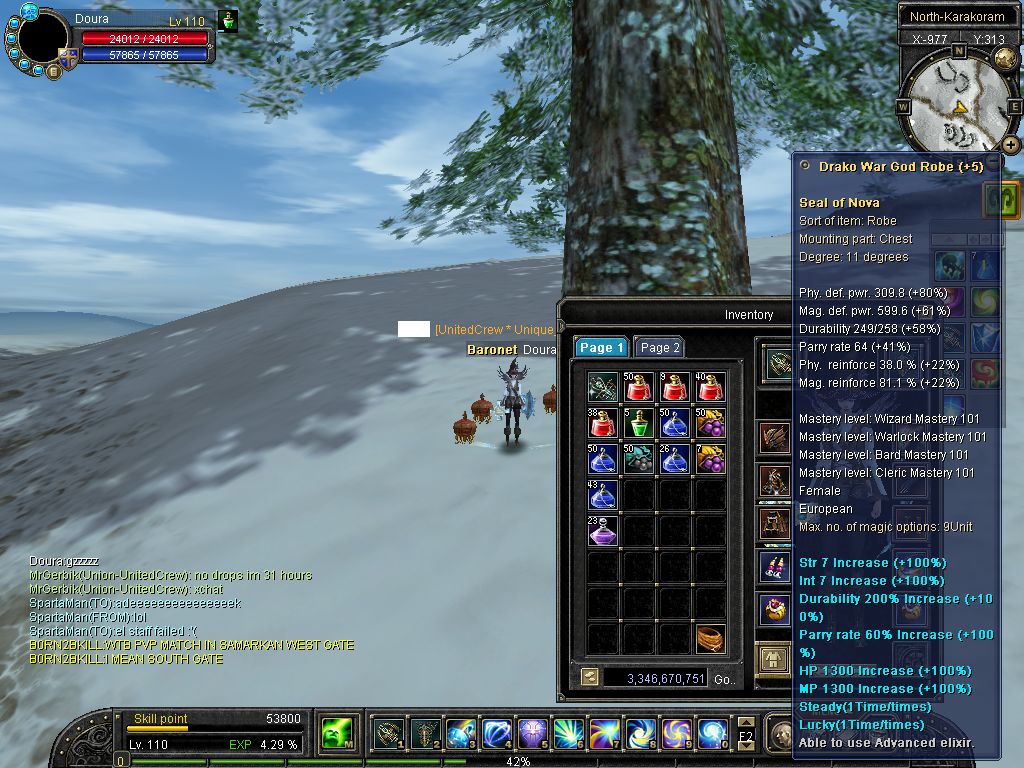Viewport: 1024px width, 768px height.
Task: Open the avatar outfit button in inventory
Action: [773, 658]
